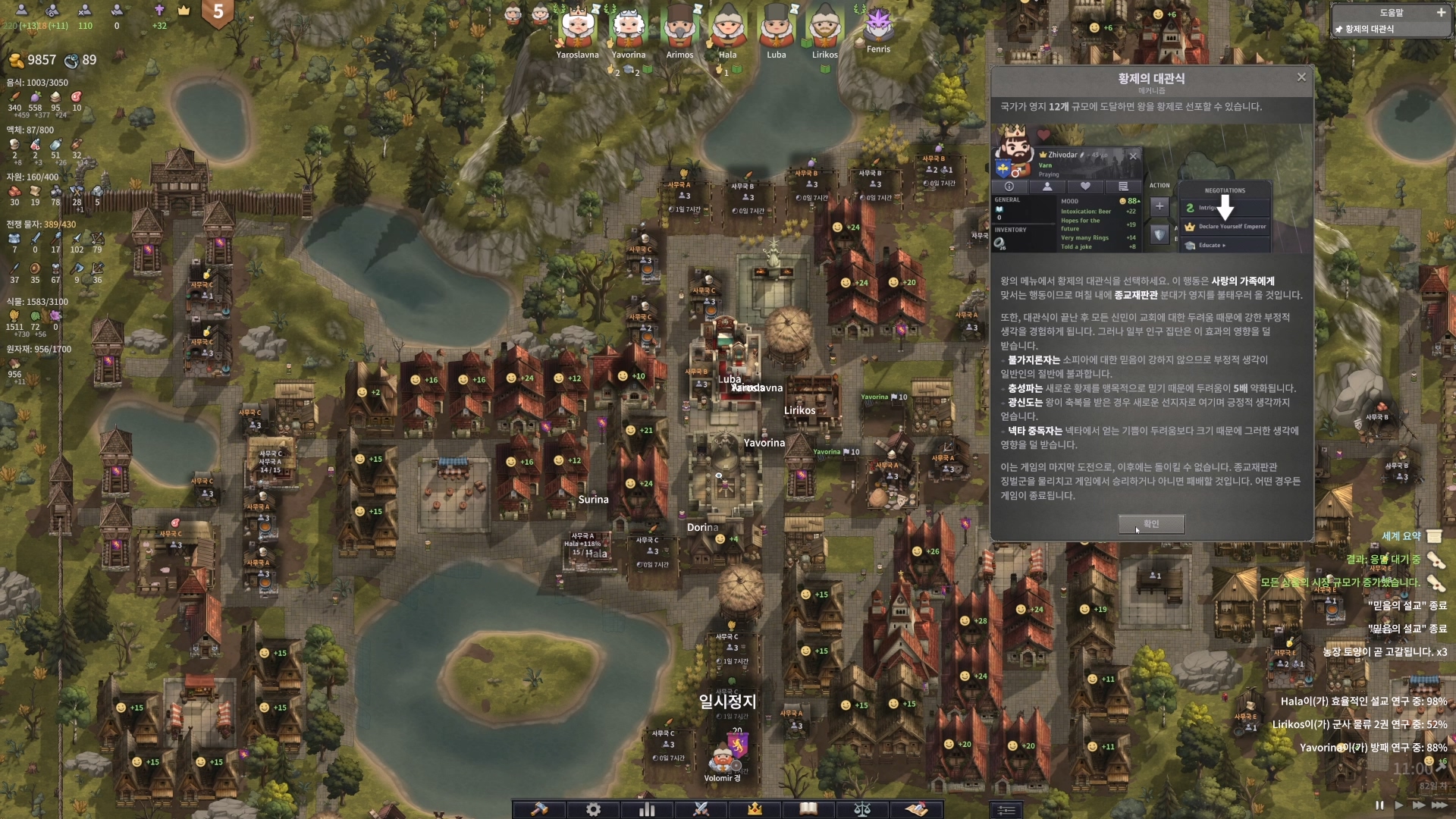The width and height of the screenshot is (1456, 819).
Task: Choose the Arimos character portrait
Action: 679,27
